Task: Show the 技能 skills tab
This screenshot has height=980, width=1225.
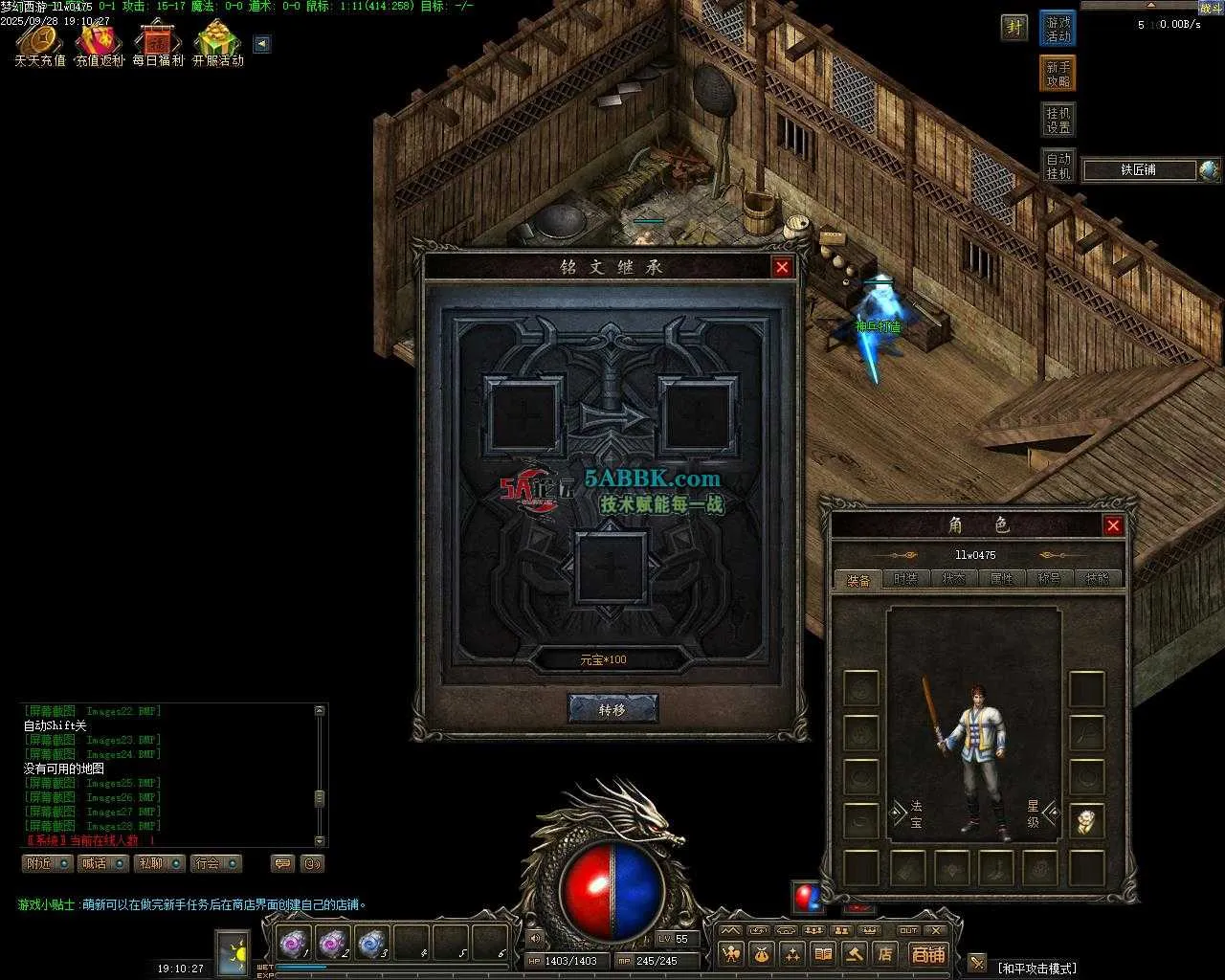Action: [1097, 579]
